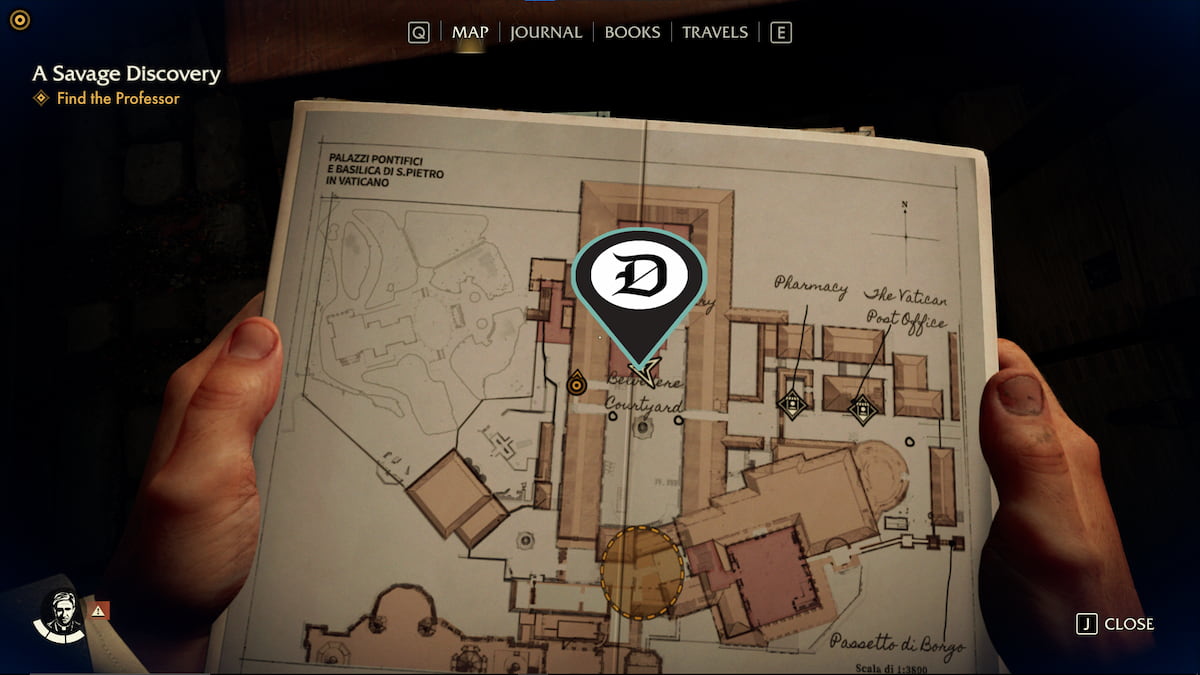Switch to the Books tab

point(632,32)
